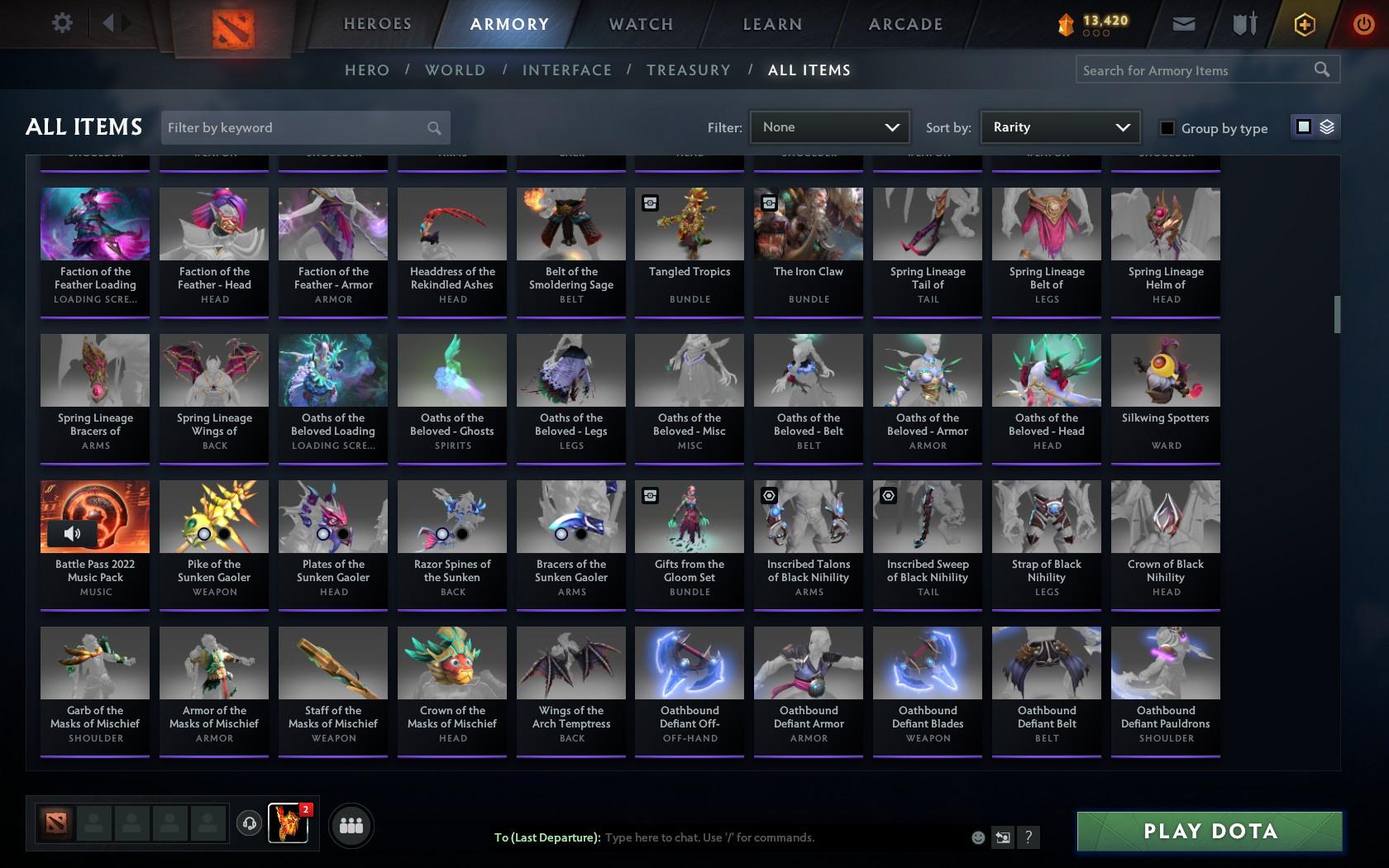
Task: Open the mail notifications envelope icon
Action: [1184, 24]
